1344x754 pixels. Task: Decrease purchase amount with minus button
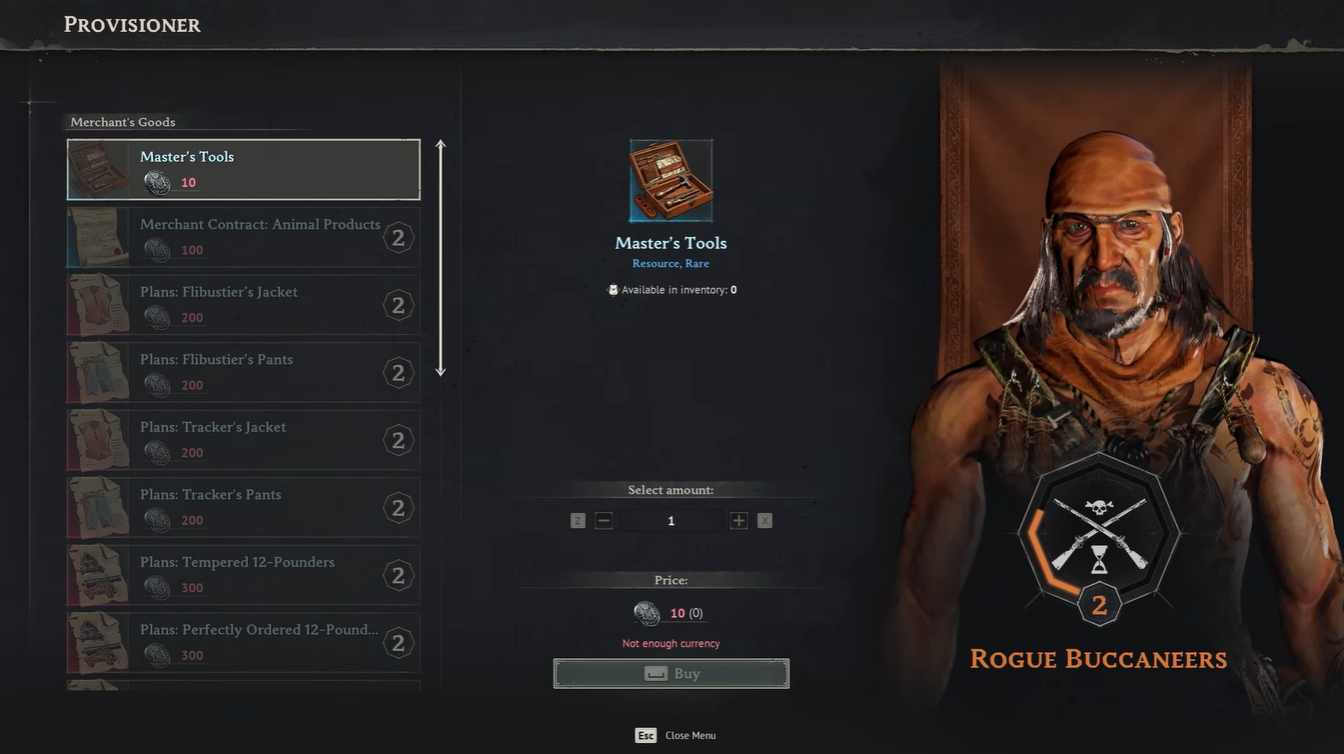click(x=603, y=521)
